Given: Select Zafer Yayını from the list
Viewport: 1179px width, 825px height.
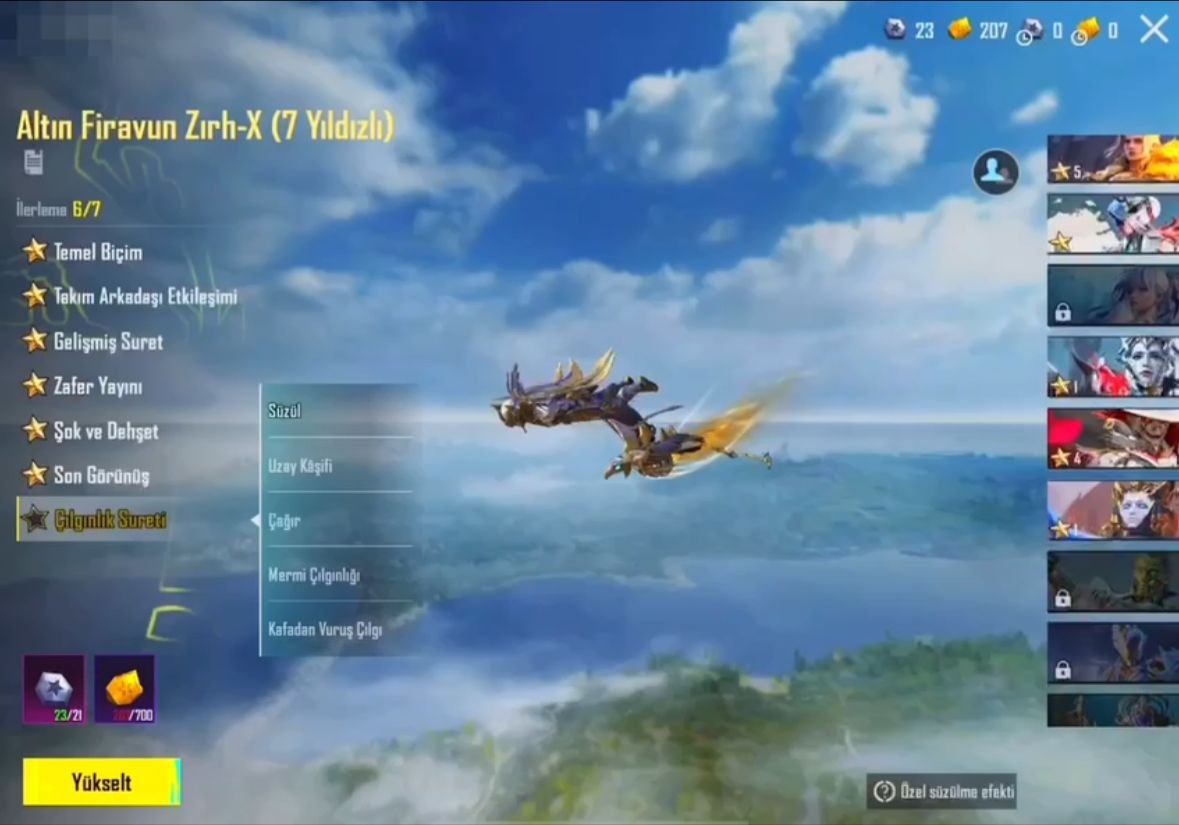Looking at the screenshot, I should coord(96,386).
